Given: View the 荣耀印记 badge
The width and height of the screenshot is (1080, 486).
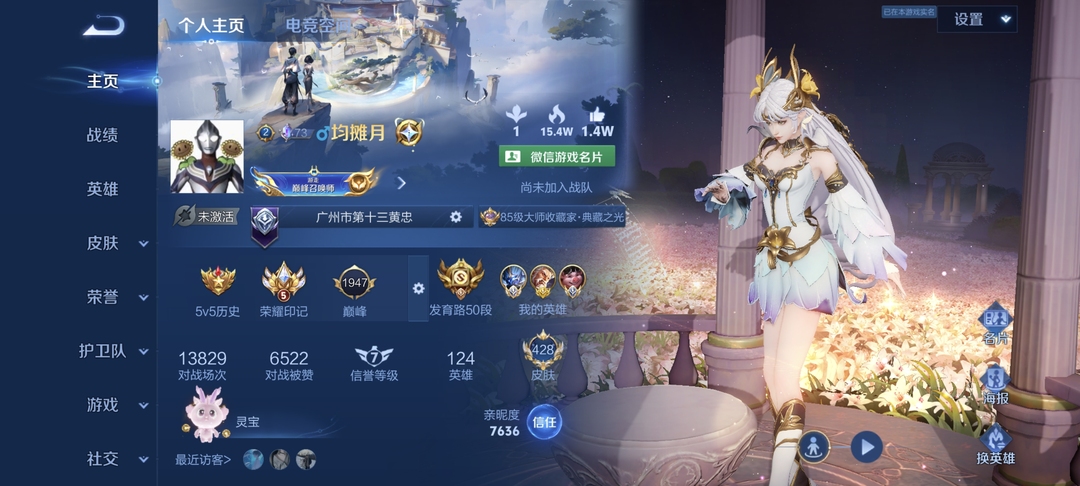Looking at the screenshot, I should click(x=283, y=290).
